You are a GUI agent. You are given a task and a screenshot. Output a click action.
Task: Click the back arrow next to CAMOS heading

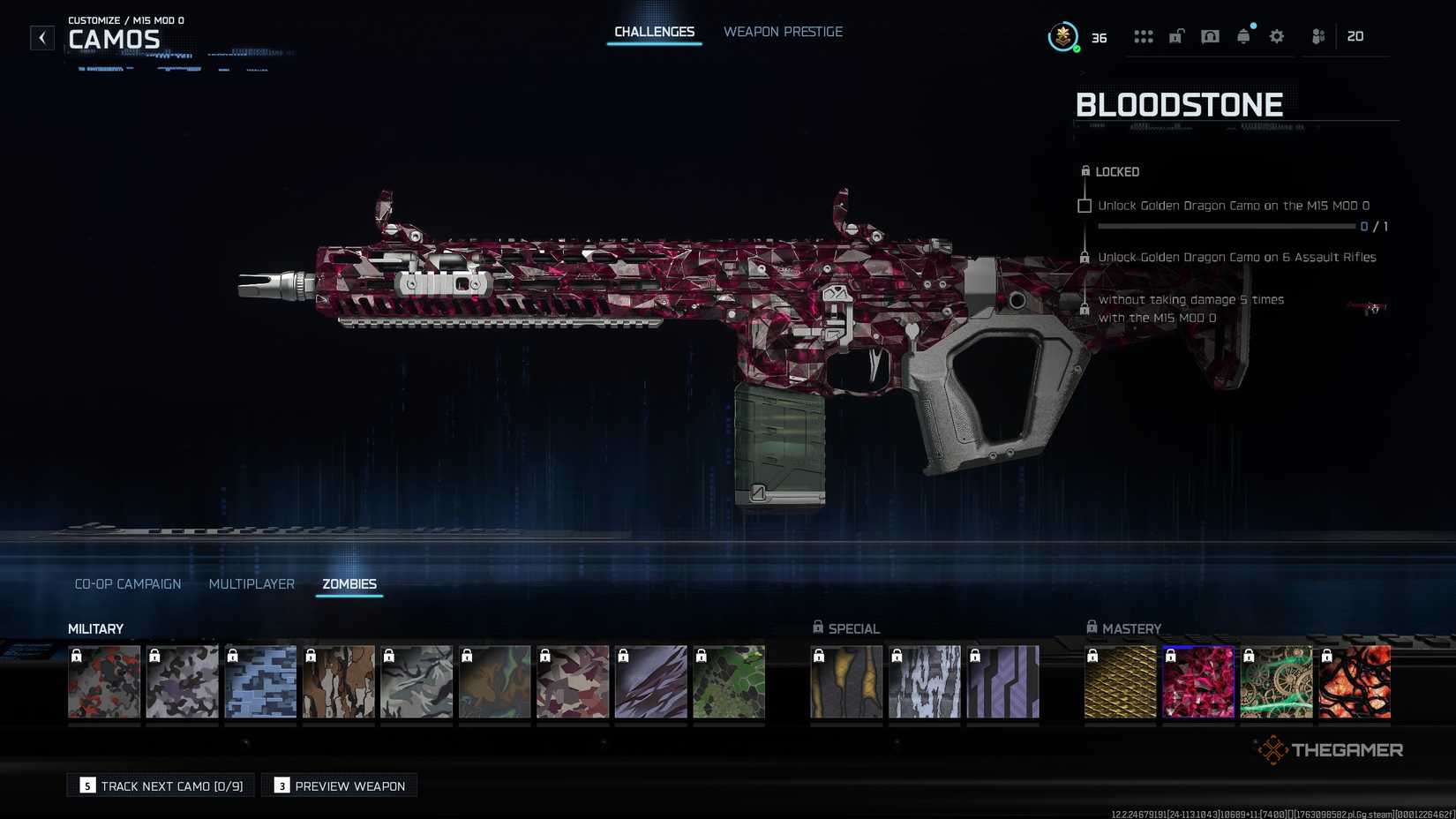[41, 37]
